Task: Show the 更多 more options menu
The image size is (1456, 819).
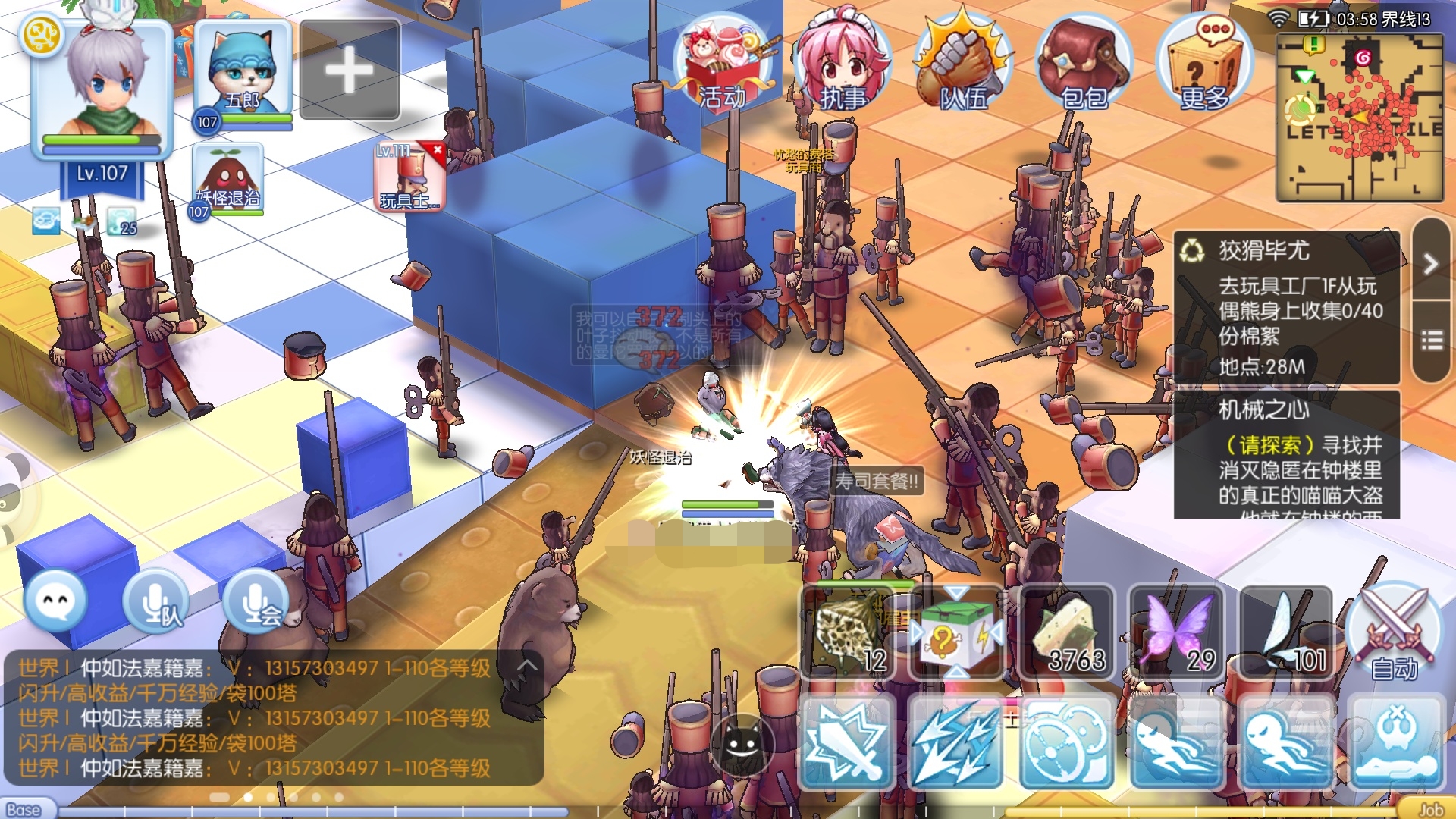Action: tap(1204, 64)
